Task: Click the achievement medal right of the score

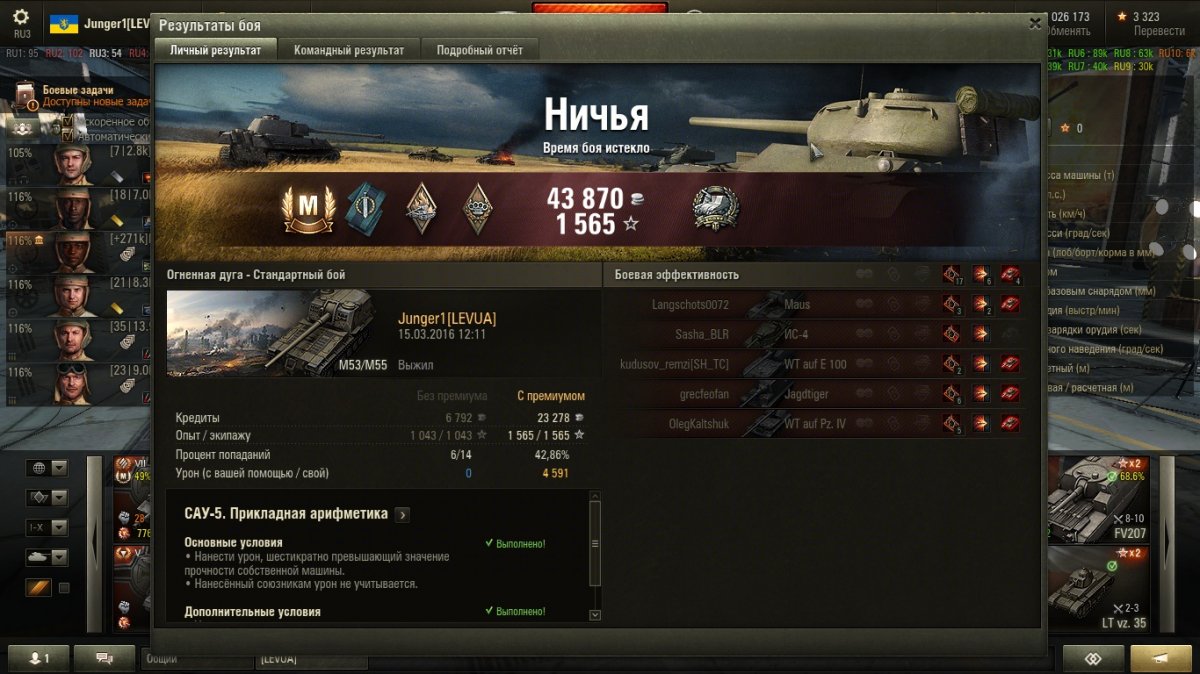Action: 715,209
